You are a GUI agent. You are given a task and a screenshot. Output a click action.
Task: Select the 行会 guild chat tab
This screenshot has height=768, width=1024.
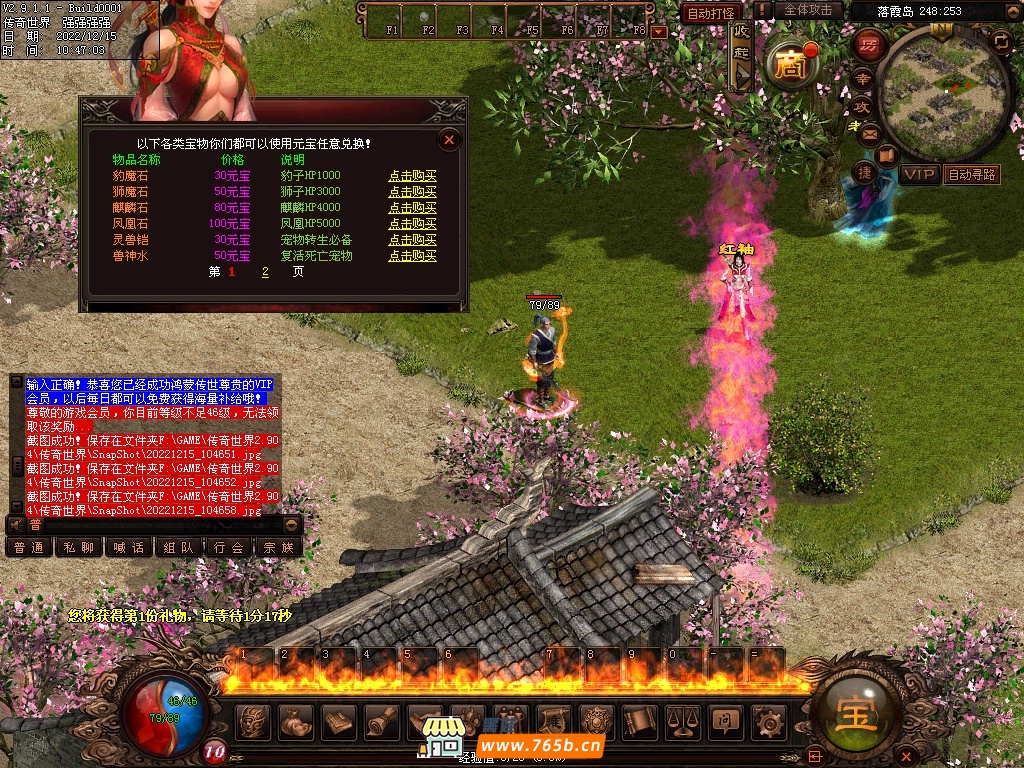(x=229, y=547)
